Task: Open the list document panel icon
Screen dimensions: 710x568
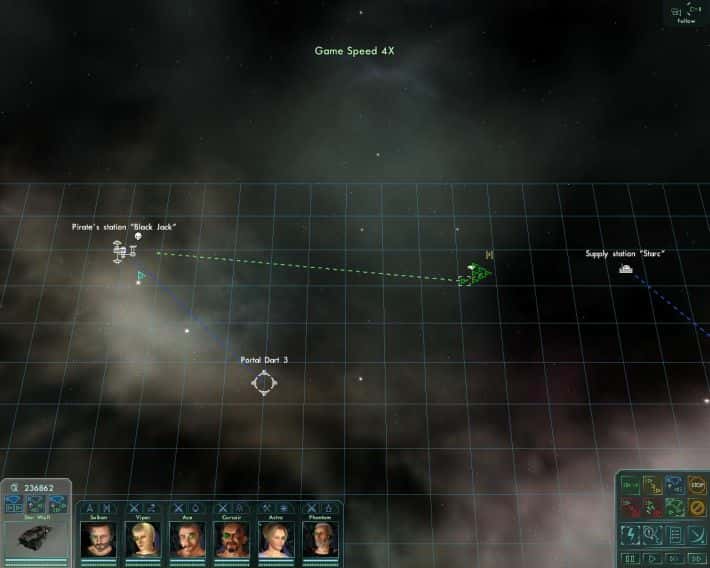Action: [x=675, y=535]
